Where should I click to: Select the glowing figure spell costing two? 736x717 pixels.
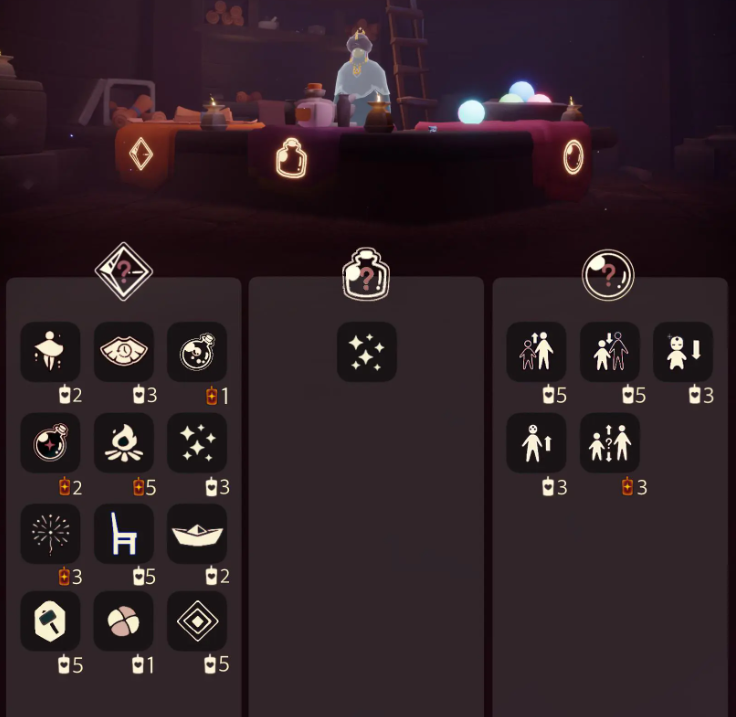pyautogui.click(x=51, y=352)
